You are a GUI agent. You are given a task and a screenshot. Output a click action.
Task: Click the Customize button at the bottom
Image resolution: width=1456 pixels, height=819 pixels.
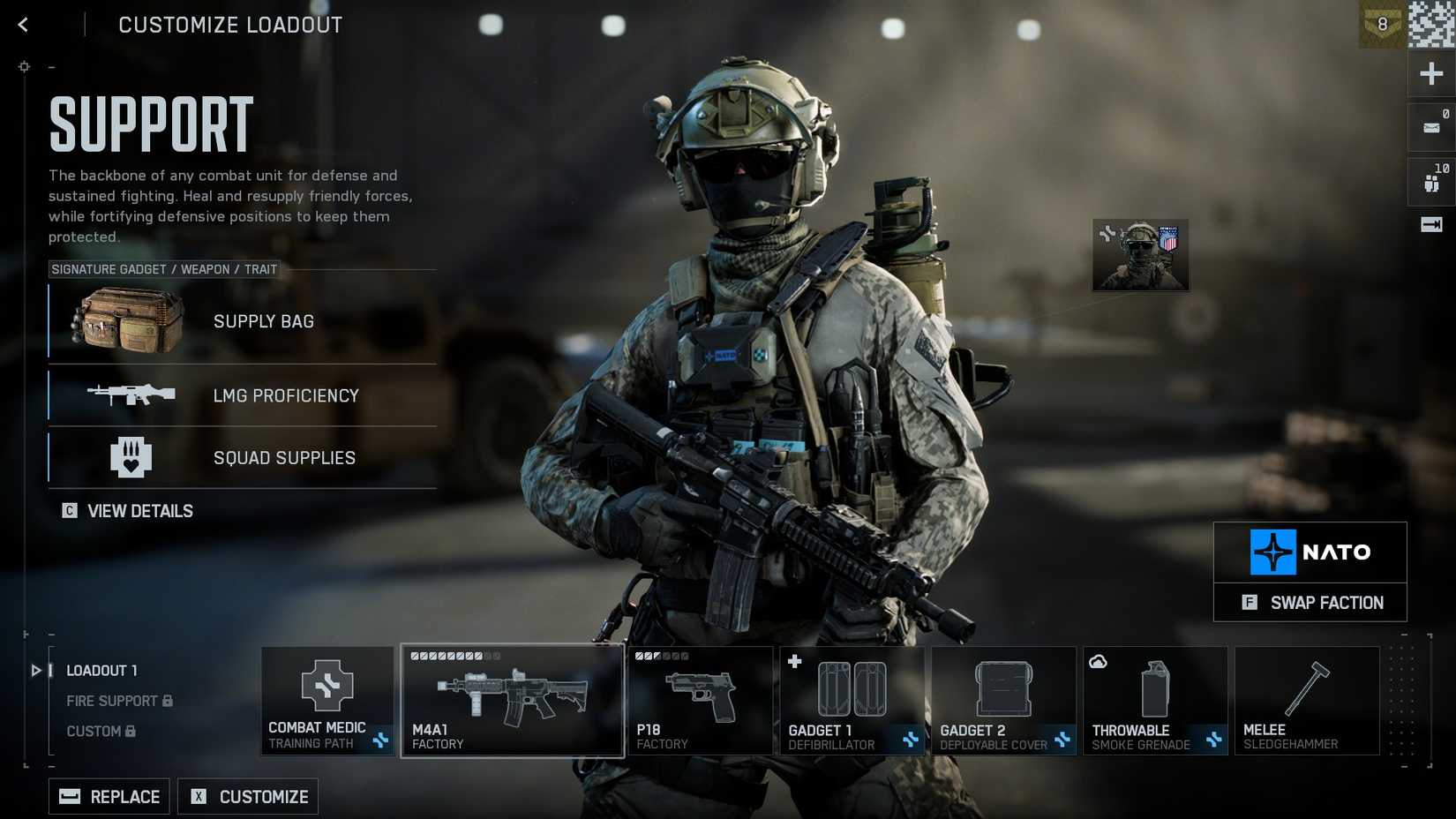248,796
